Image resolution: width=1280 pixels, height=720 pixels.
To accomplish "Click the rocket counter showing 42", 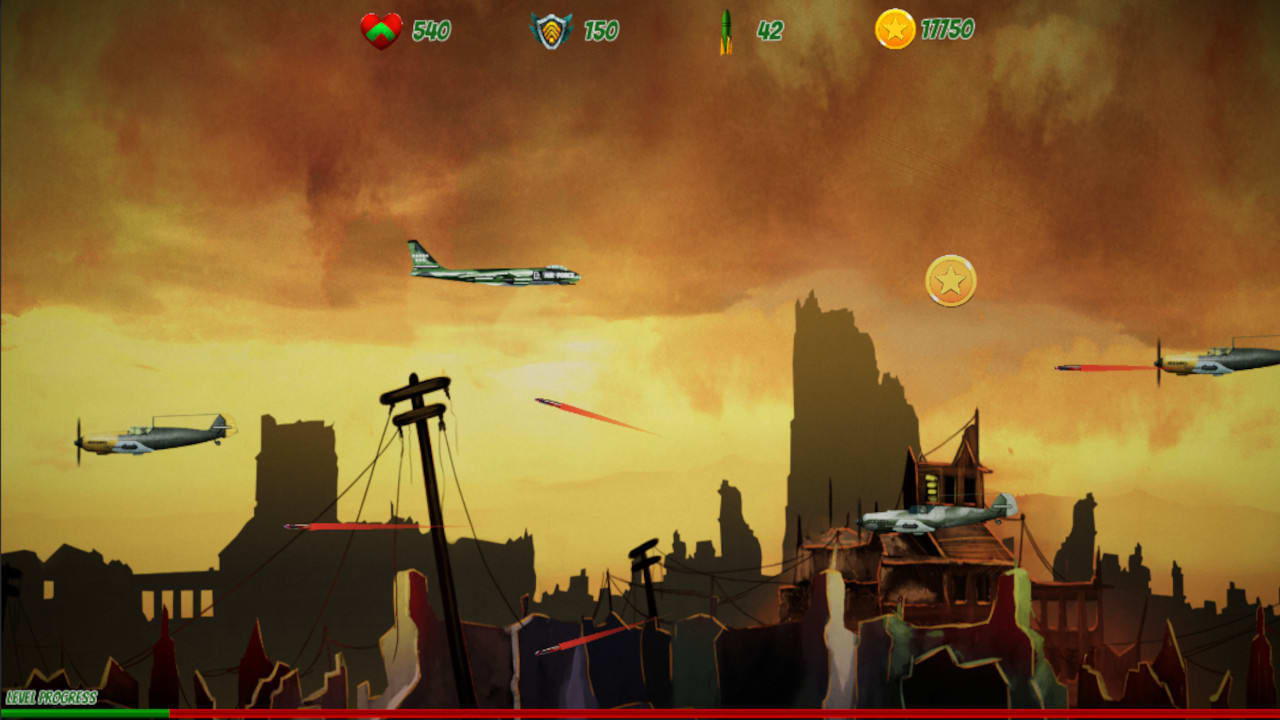I will [768, 30].
